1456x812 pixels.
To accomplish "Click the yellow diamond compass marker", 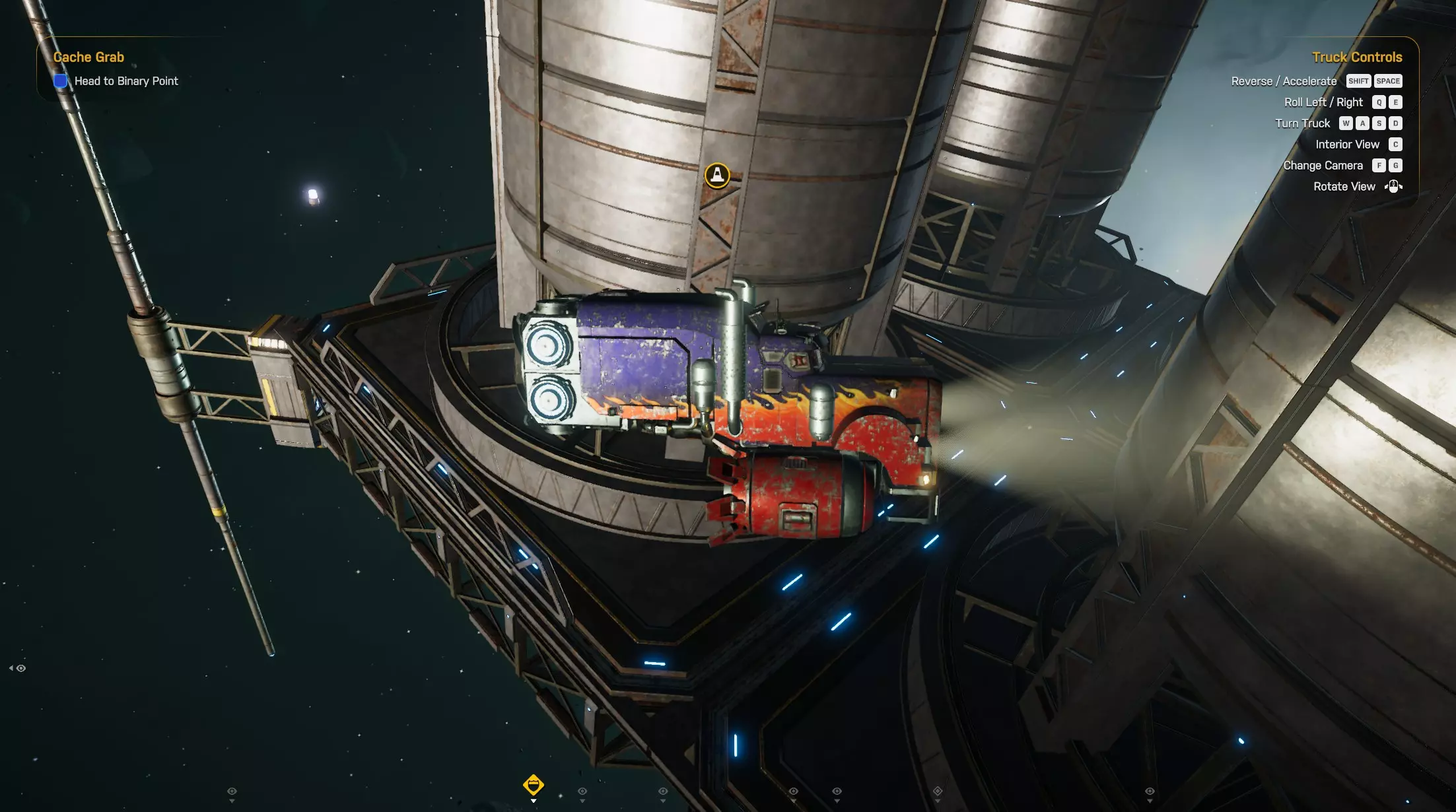I will tap(533, 784).
